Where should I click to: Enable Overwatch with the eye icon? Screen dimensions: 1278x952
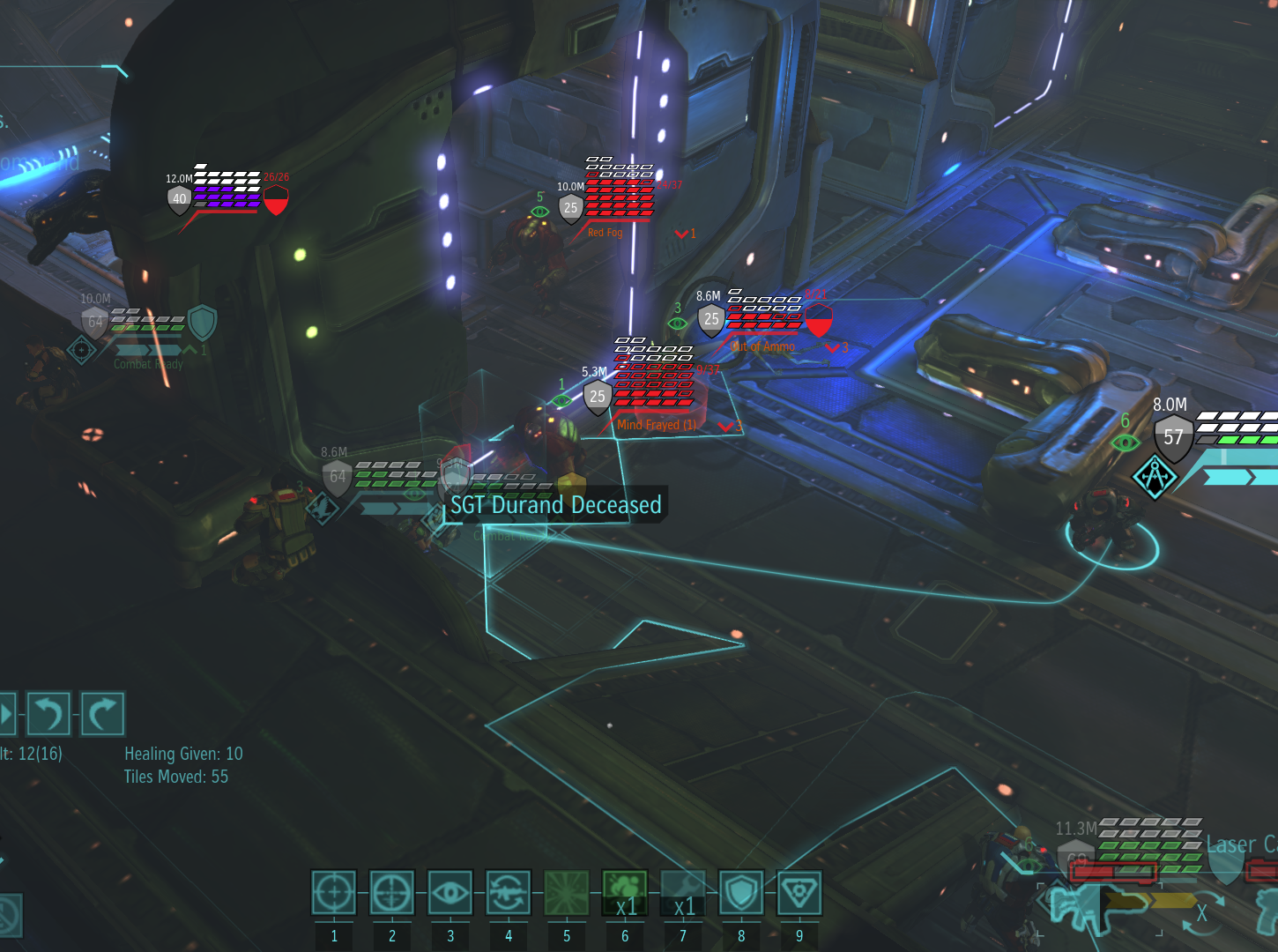(x=450, y=893)
